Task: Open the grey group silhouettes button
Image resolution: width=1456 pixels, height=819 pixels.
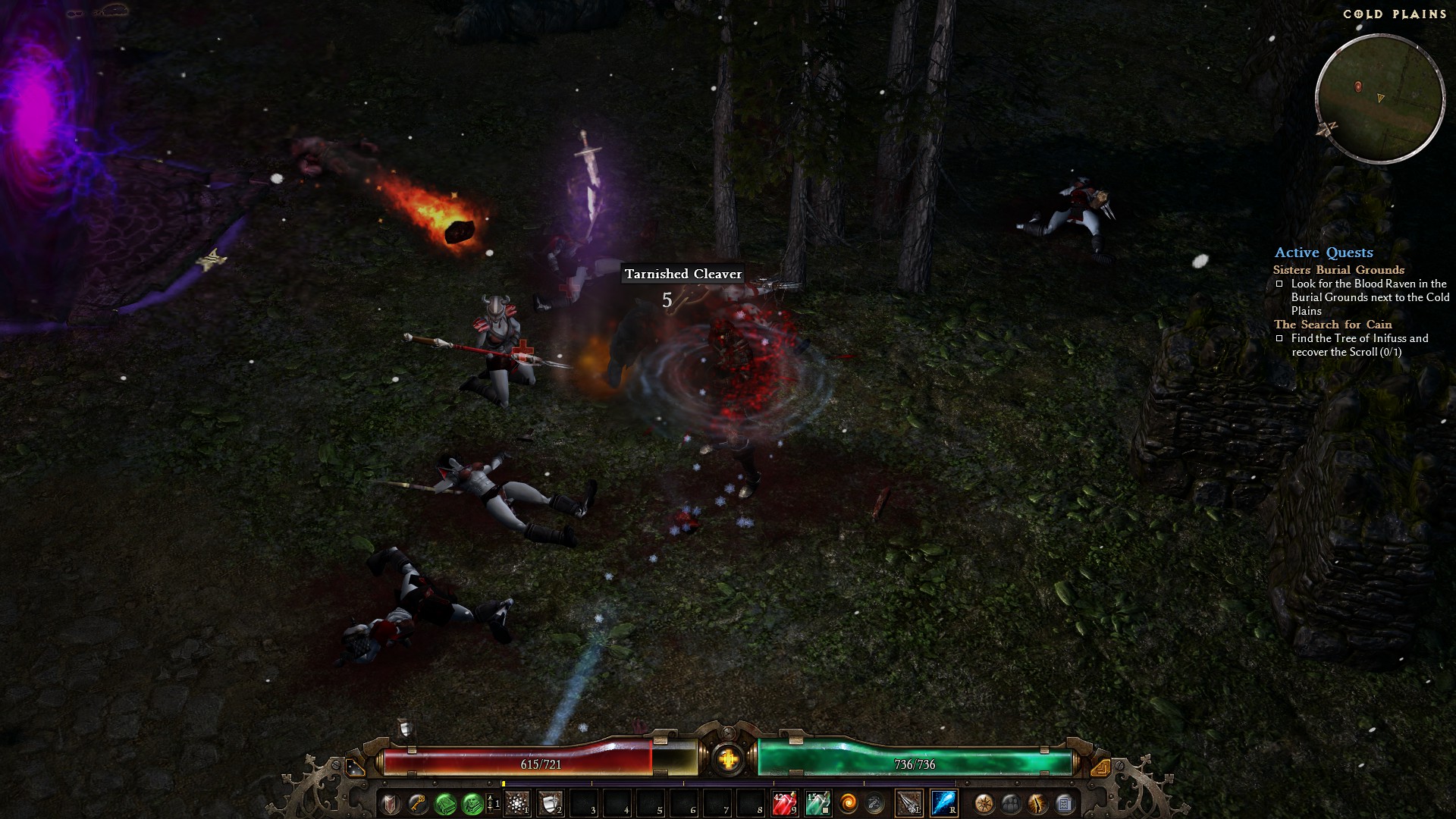Action: click(x=1011, y=803)
